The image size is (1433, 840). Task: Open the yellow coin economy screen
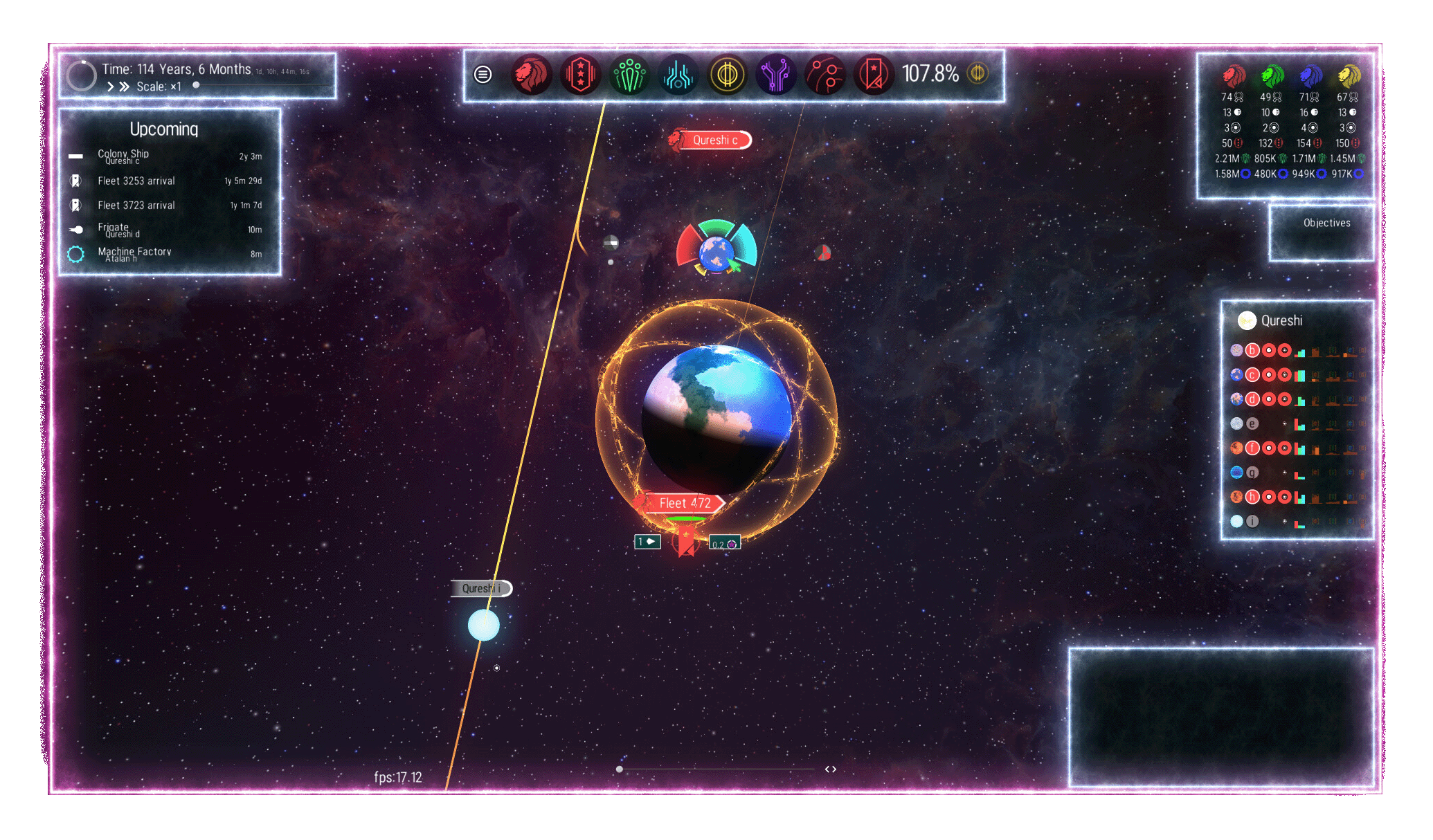coord(727,74)
